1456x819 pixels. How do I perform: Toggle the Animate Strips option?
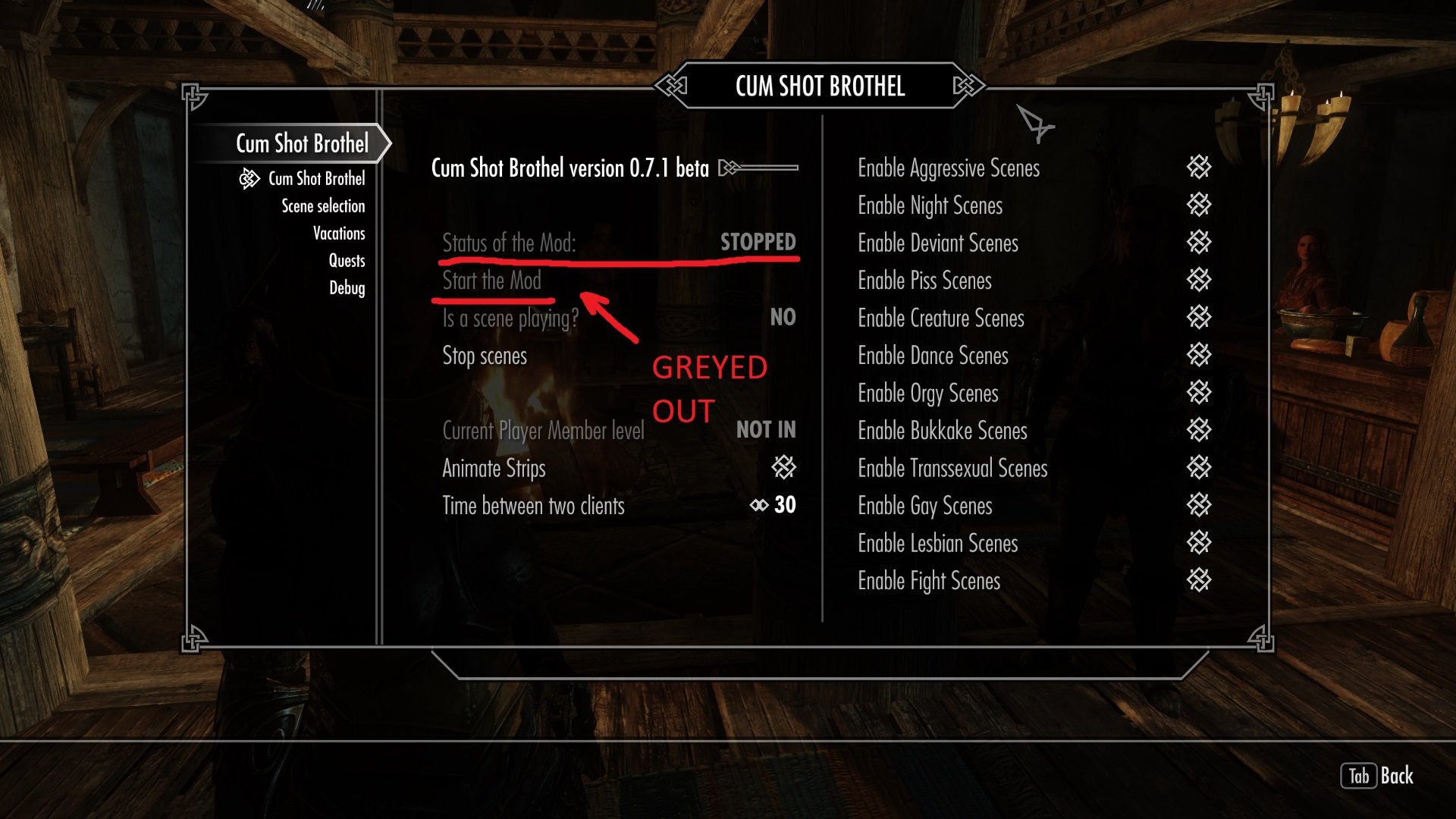[783, 467]
